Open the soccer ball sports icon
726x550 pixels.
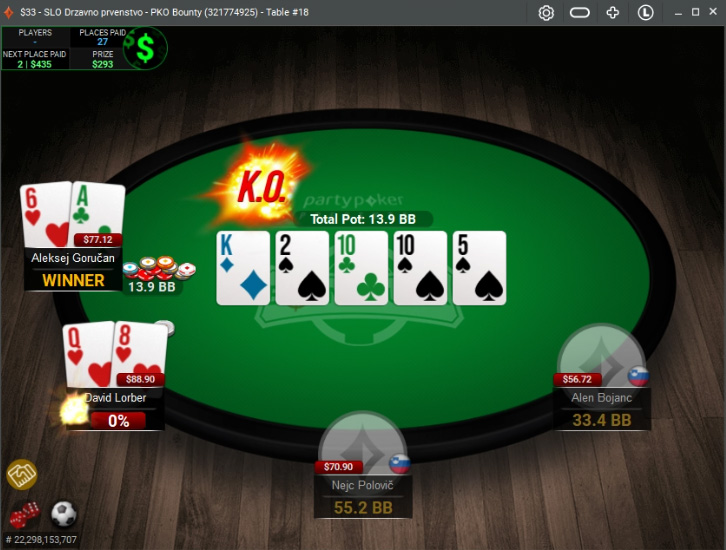click(x=63, y=515)
